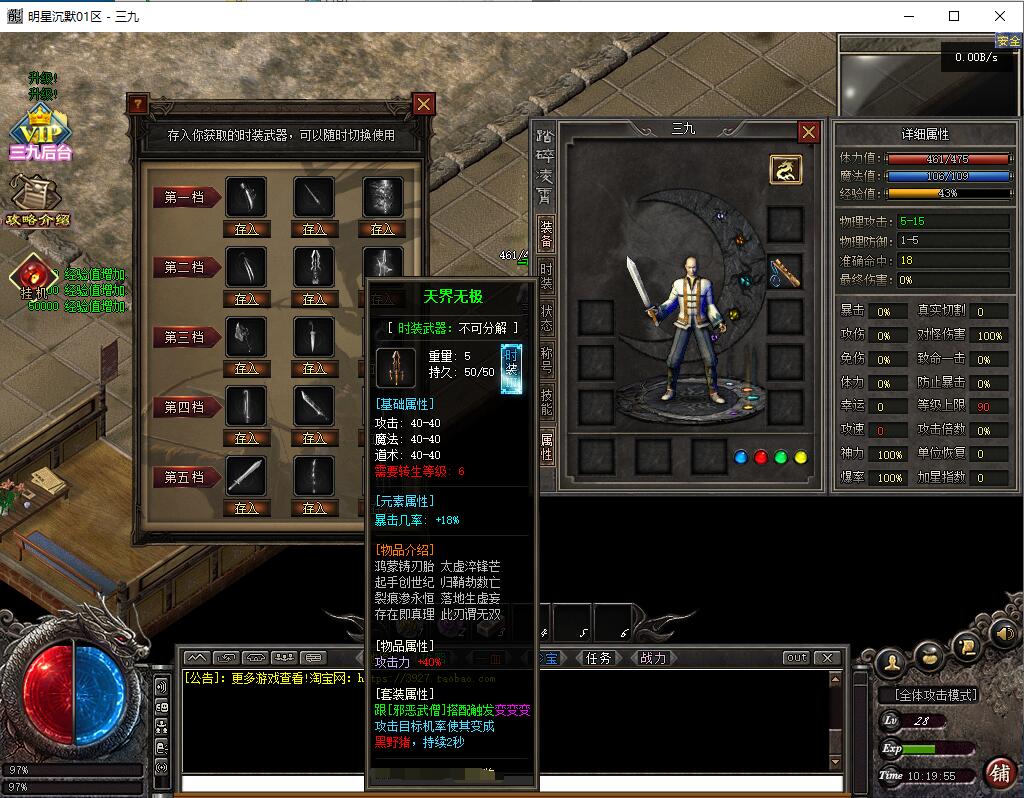Open the 战力 combat power tab

click(652, 658)
